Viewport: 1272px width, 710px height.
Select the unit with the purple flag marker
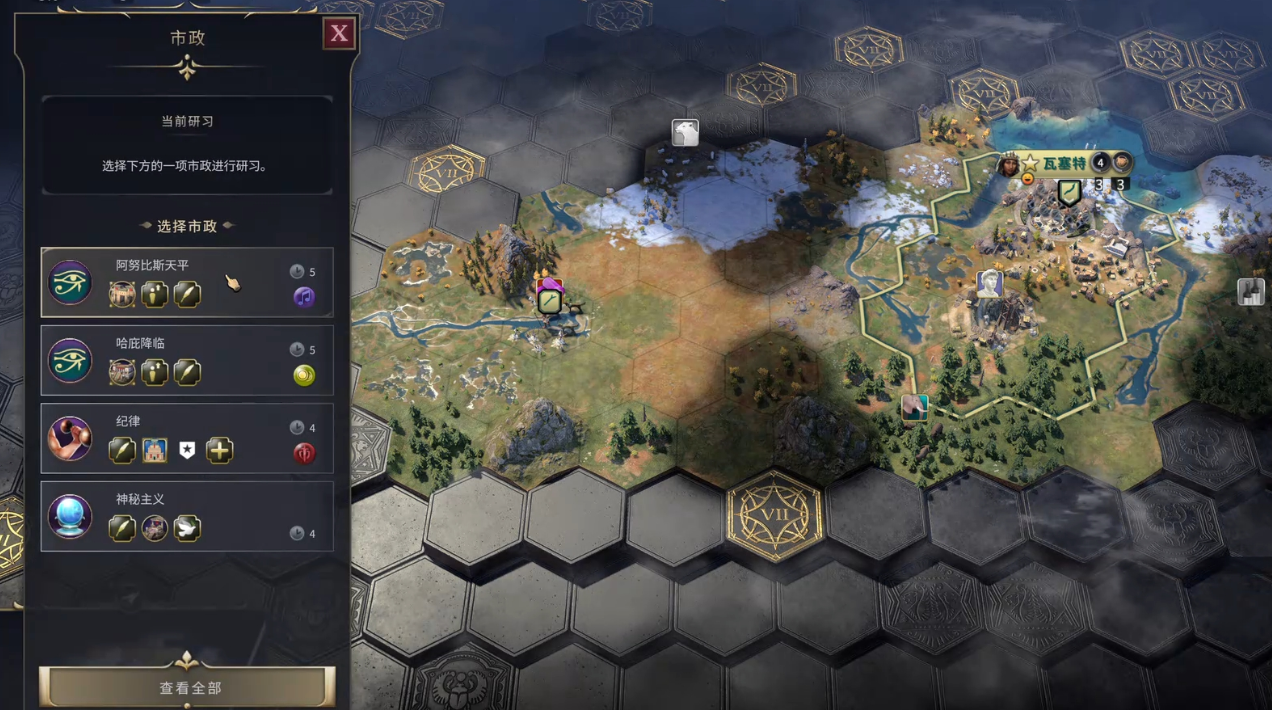tap(549, 298)
